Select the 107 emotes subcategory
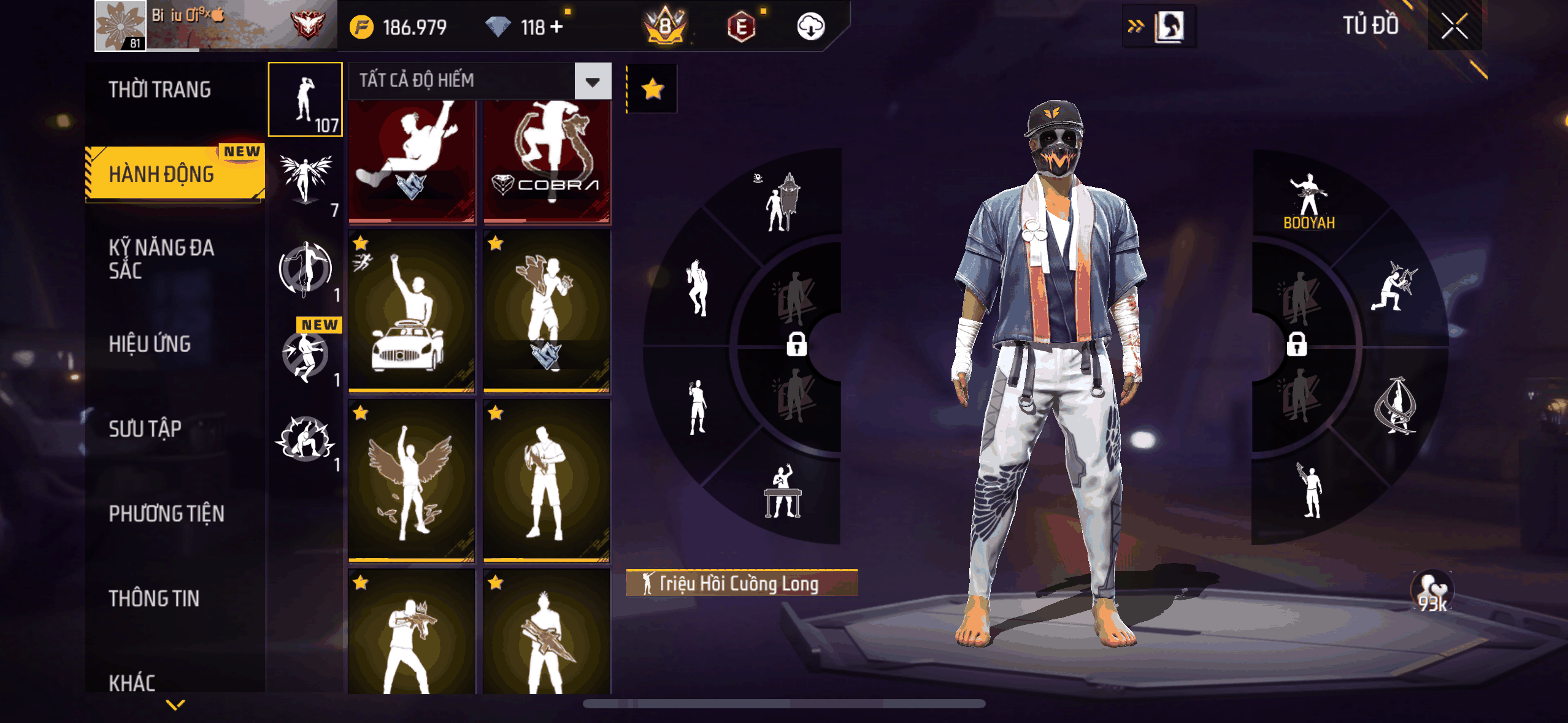Screen dimensions: 1568x723 coord(306,99)
